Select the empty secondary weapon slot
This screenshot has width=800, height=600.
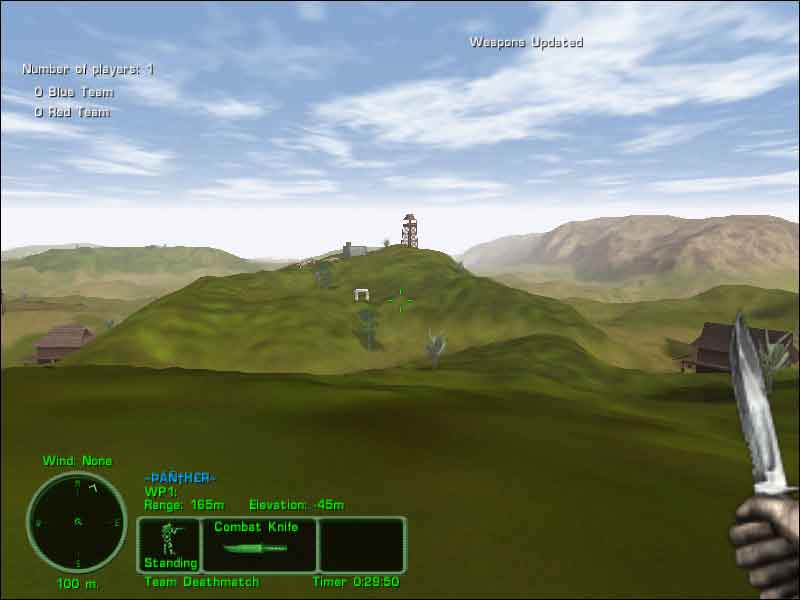pyautogui.click(x=362, y=544)
